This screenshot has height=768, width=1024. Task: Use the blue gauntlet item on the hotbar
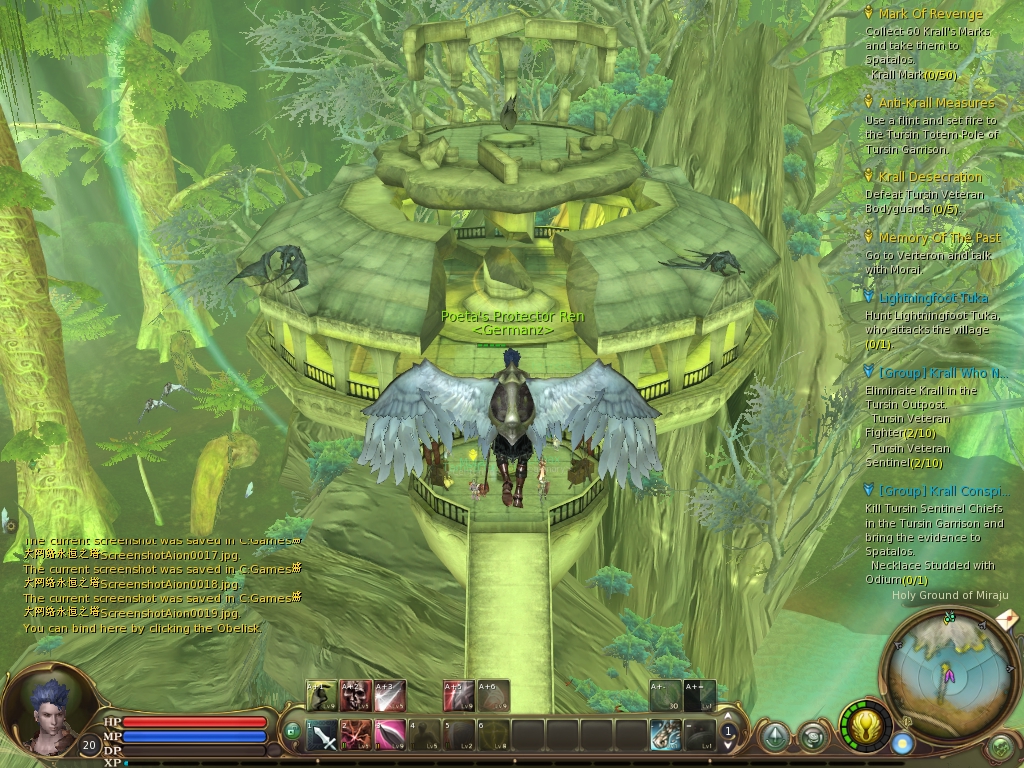[665, 736]
